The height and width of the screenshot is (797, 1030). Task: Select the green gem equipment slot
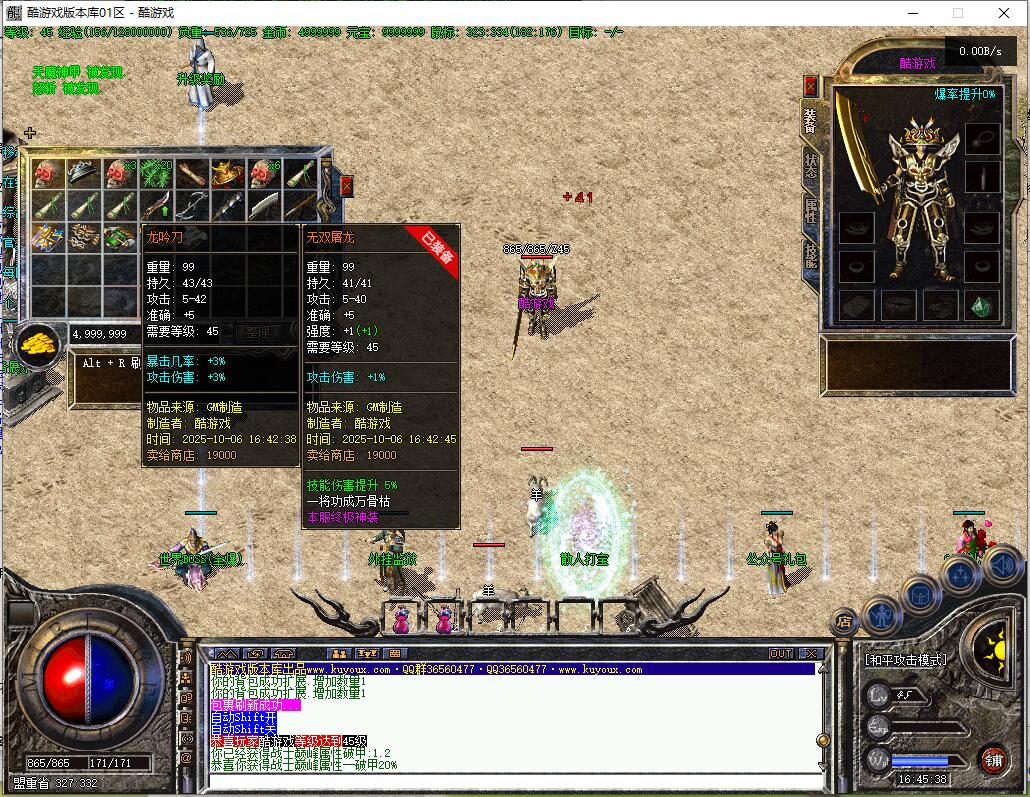981,305
